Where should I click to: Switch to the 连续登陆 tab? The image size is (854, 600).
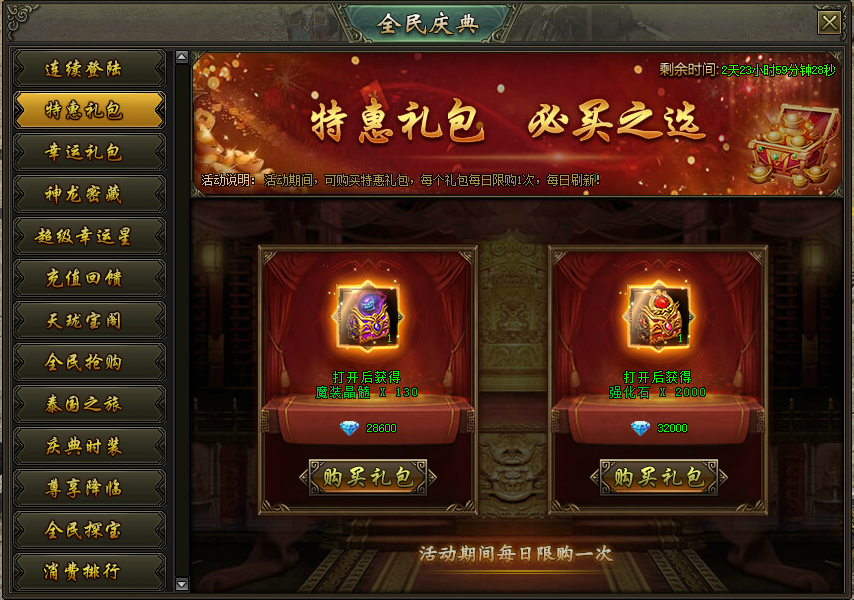pos(89,69)
